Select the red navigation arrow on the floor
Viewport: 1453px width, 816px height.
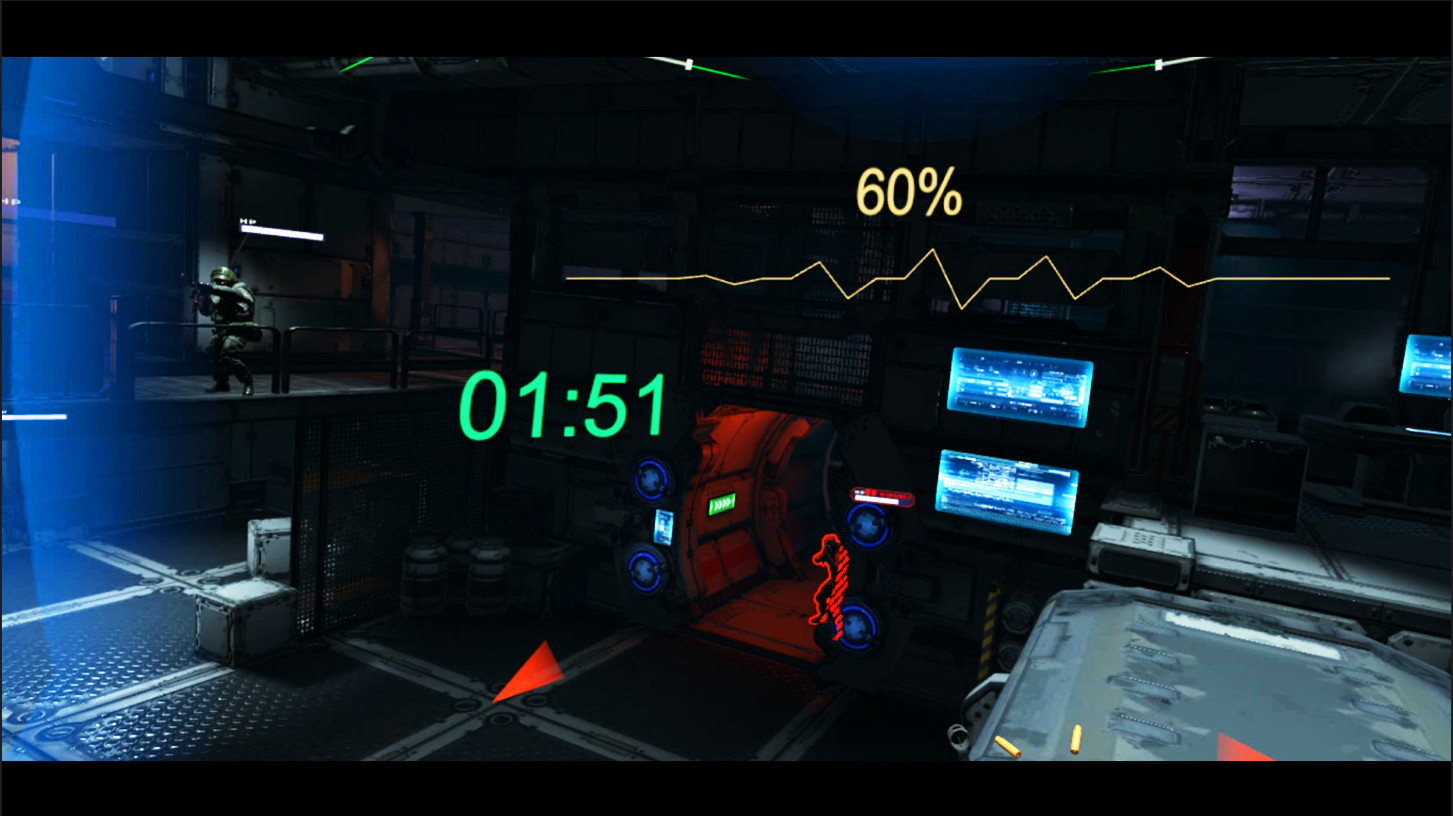pyautogui.click(x=535, y=676)
